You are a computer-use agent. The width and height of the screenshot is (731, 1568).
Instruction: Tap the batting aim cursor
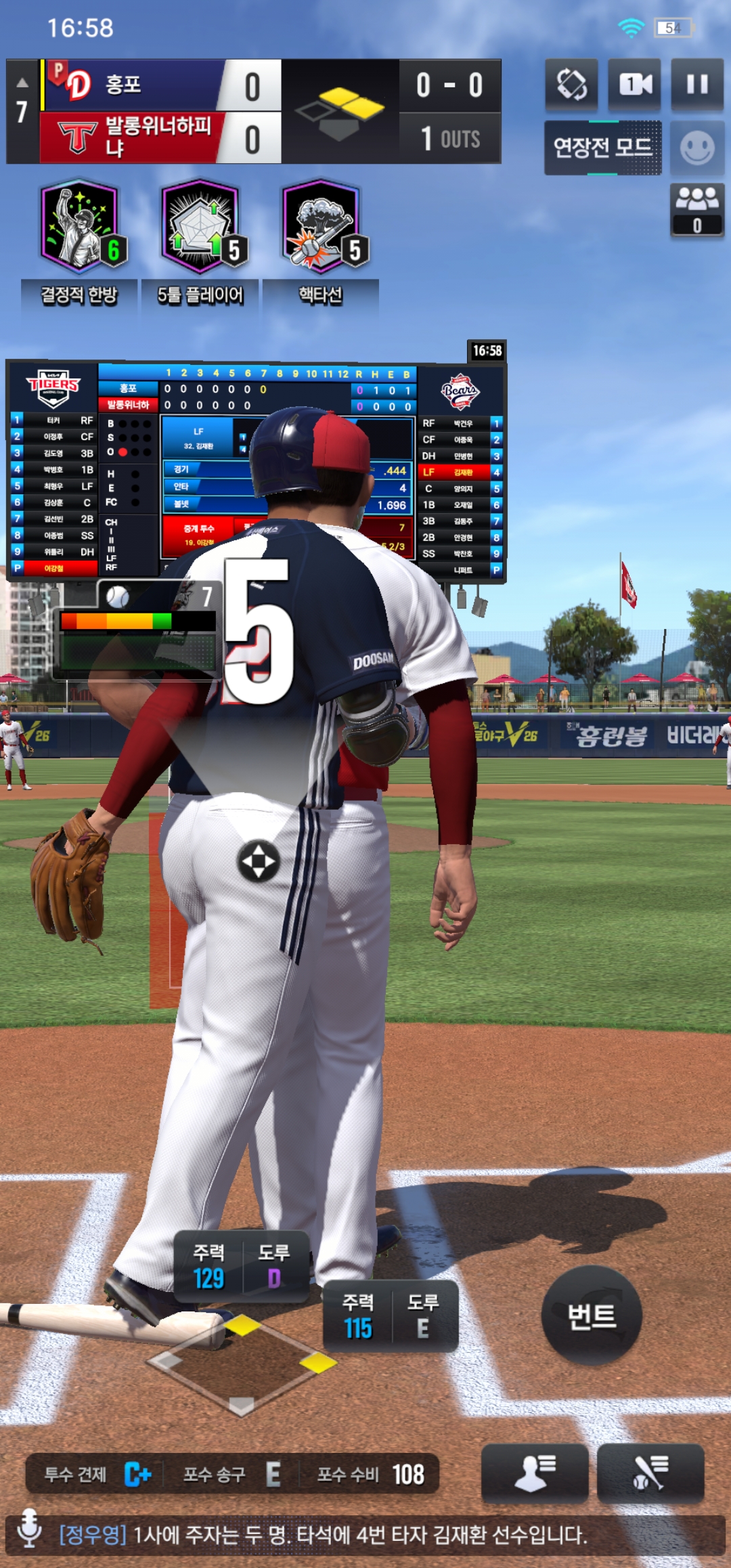(259, 861)
